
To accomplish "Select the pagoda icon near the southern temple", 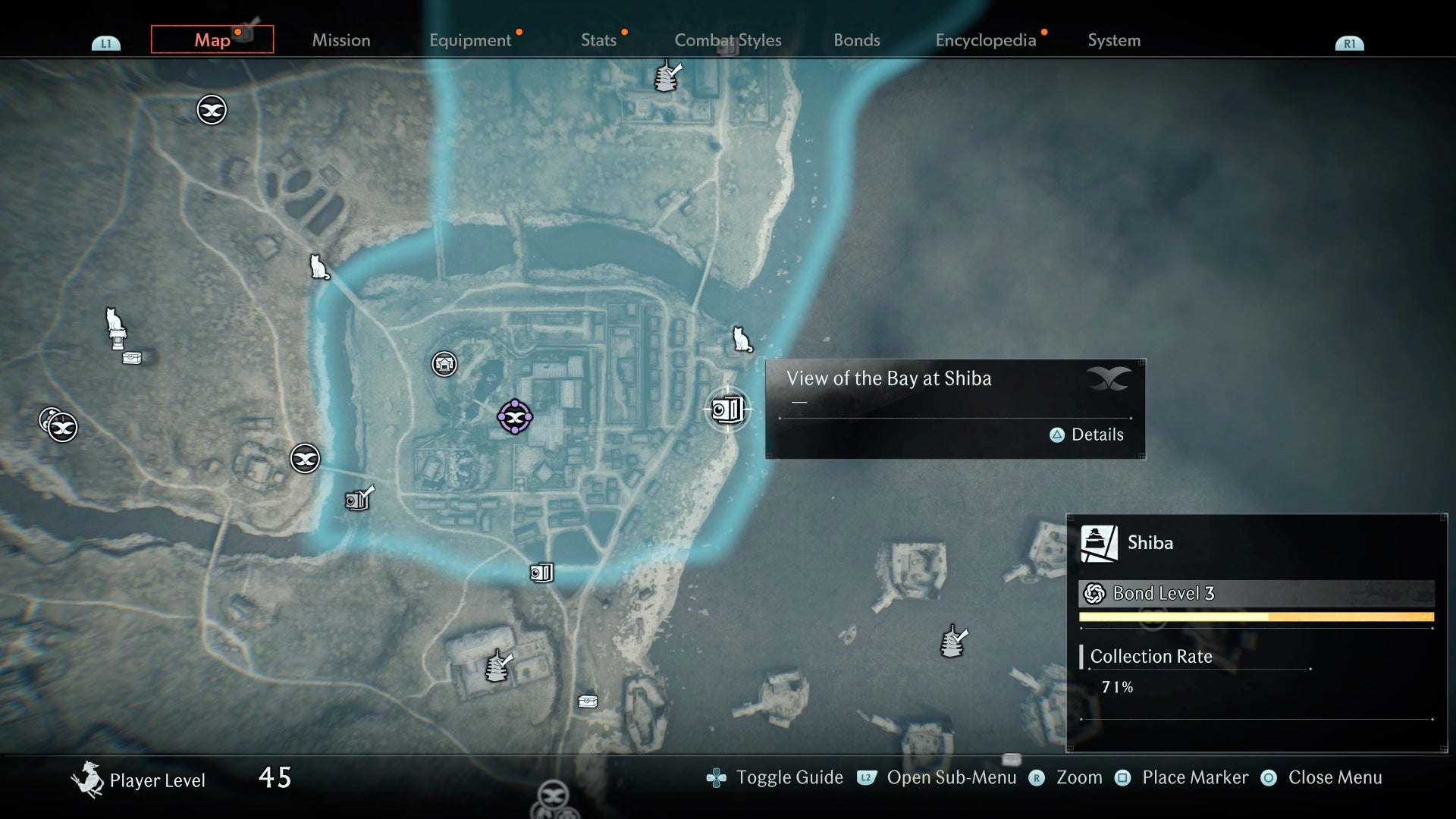I will (x=497, y=667).
